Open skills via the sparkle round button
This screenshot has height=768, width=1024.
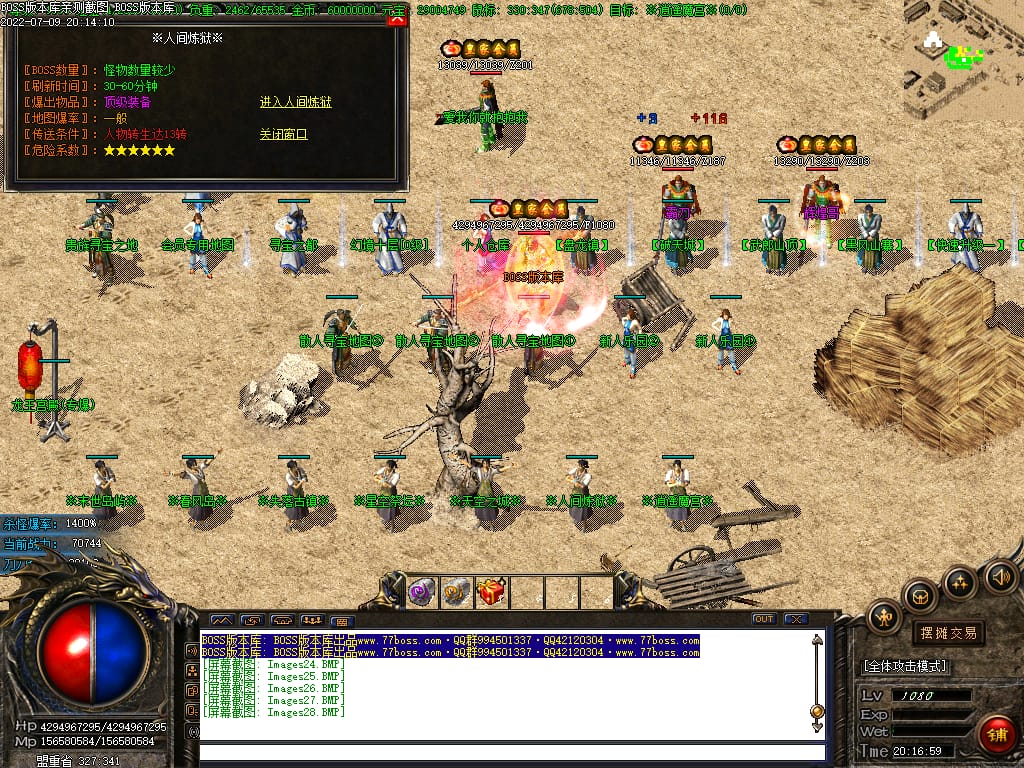(x=960, y=582)
